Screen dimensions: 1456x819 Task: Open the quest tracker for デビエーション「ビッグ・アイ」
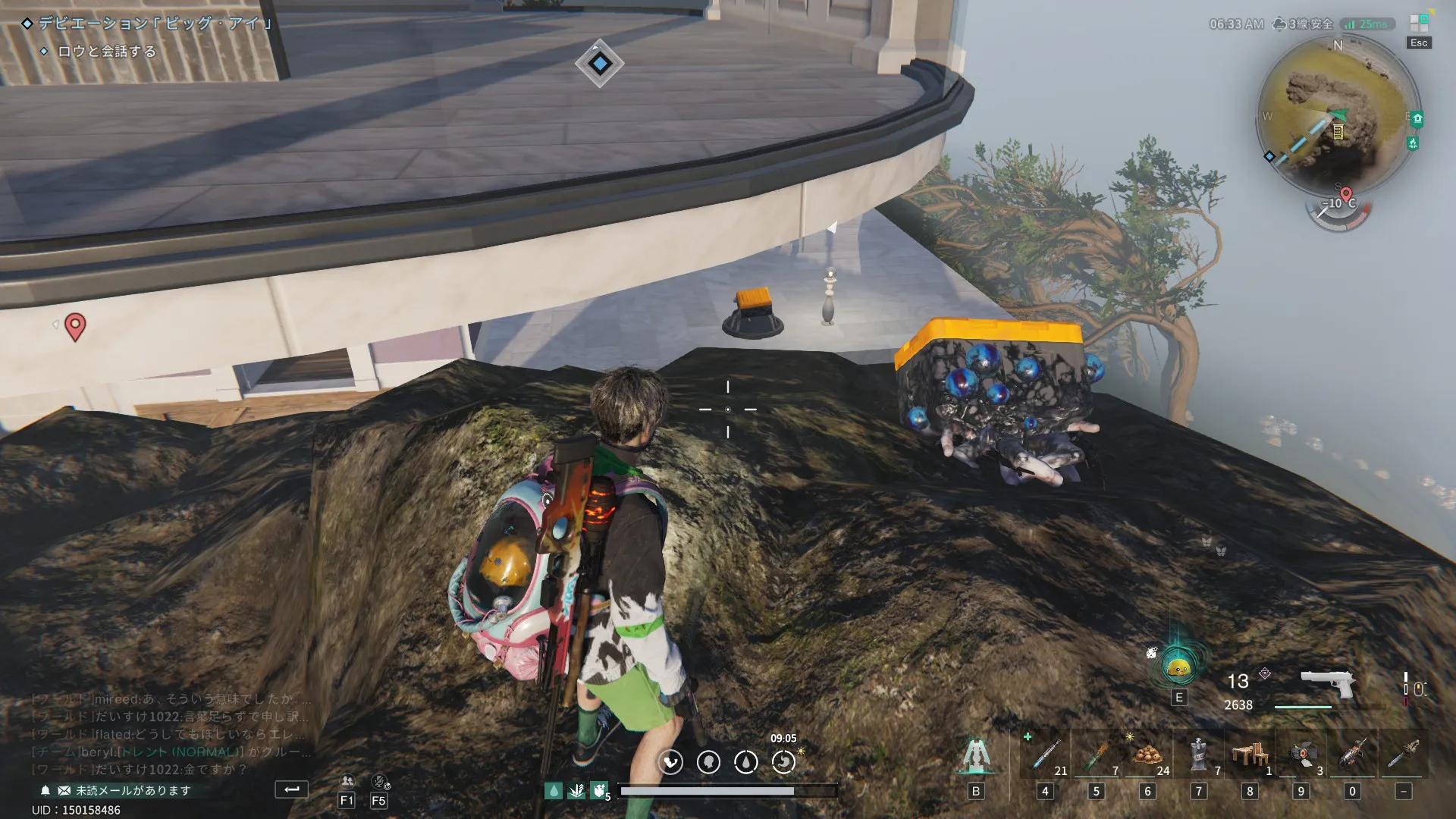point(155,24)
